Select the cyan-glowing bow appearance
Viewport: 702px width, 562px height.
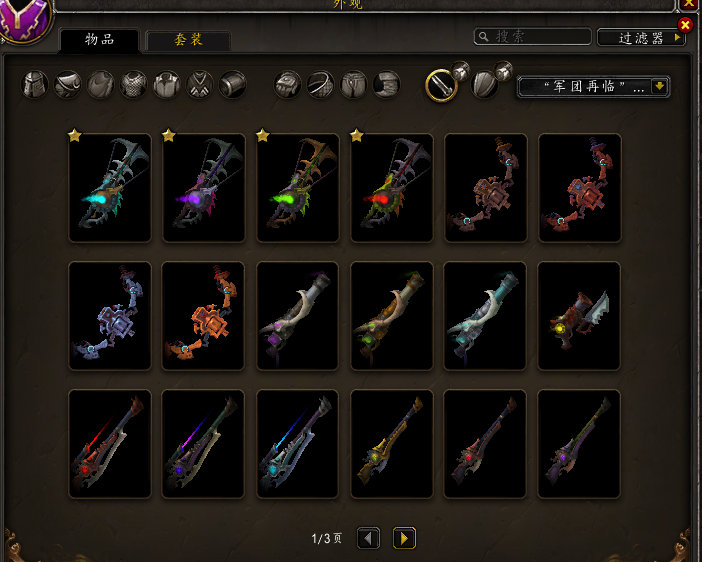(110, 188)
